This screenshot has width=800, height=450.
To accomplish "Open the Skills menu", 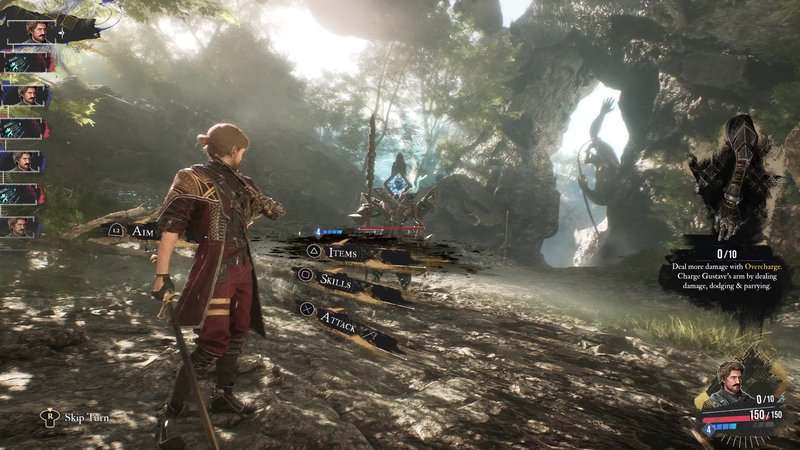I will [335, 279].
